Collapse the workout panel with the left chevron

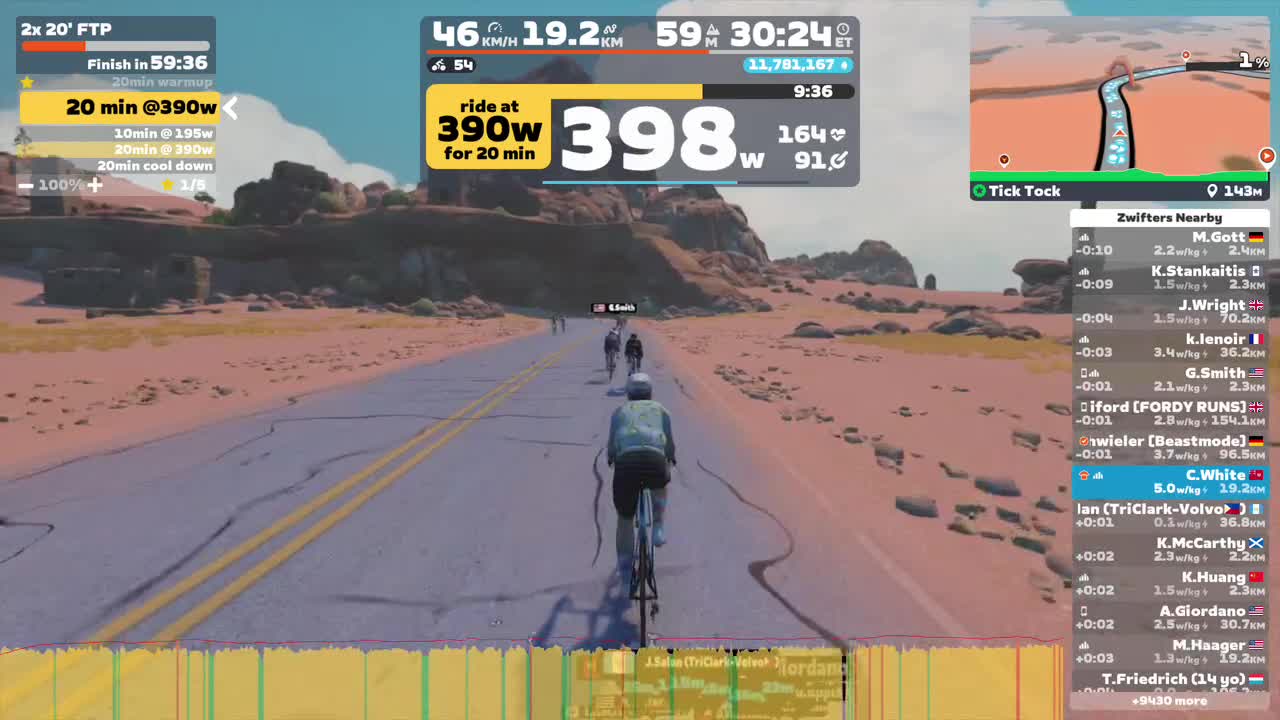pyautogui.click(x=230, y=108)
